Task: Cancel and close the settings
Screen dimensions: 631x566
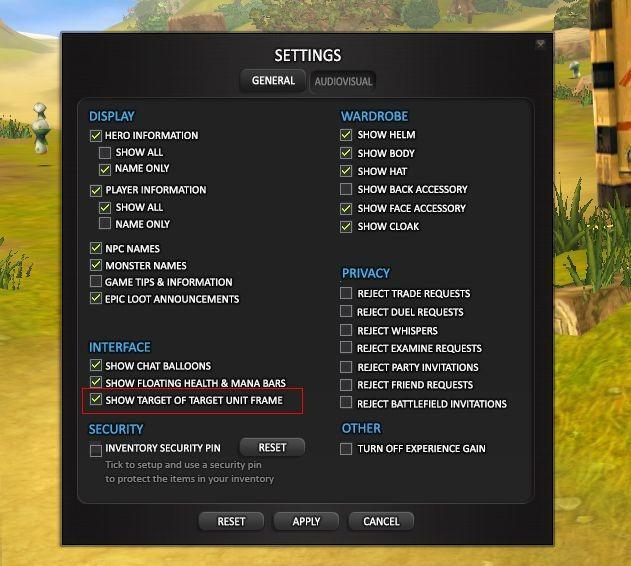Action: [381, 521]
